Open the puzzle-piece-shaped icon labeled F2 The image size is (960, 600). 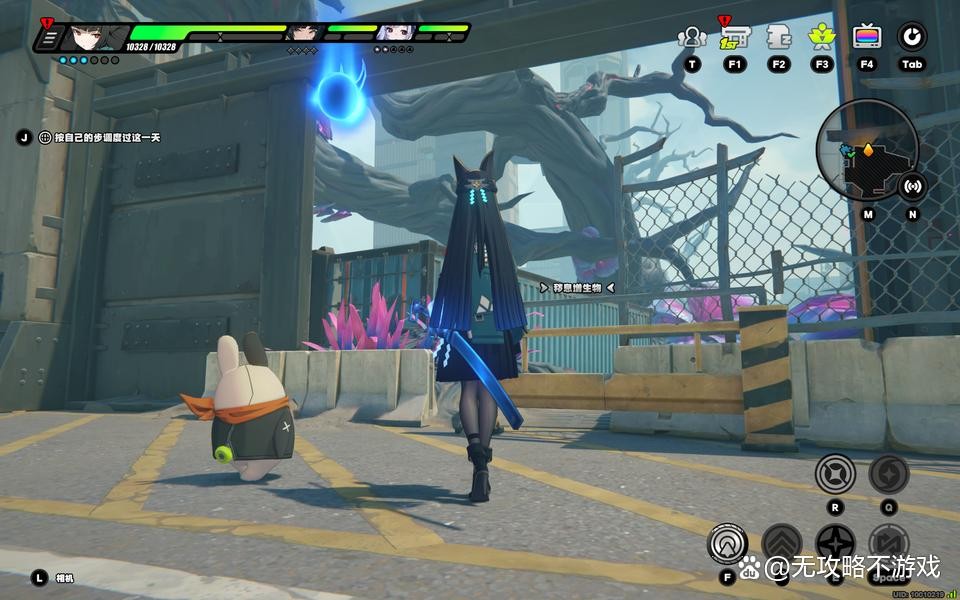779,38
